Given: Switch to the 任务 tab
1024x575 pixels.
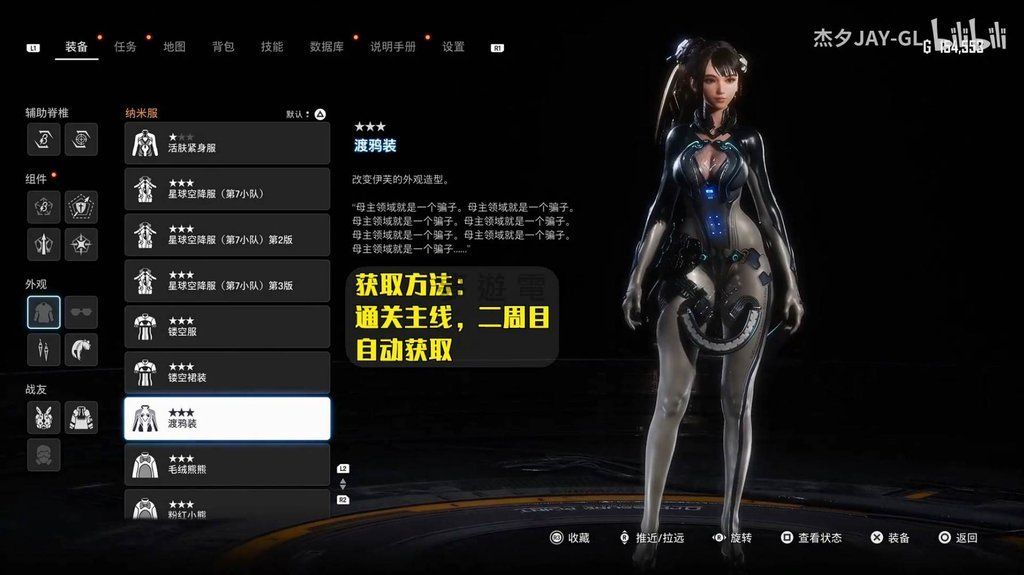Looking at the screenshot, I should coord(125,47).
